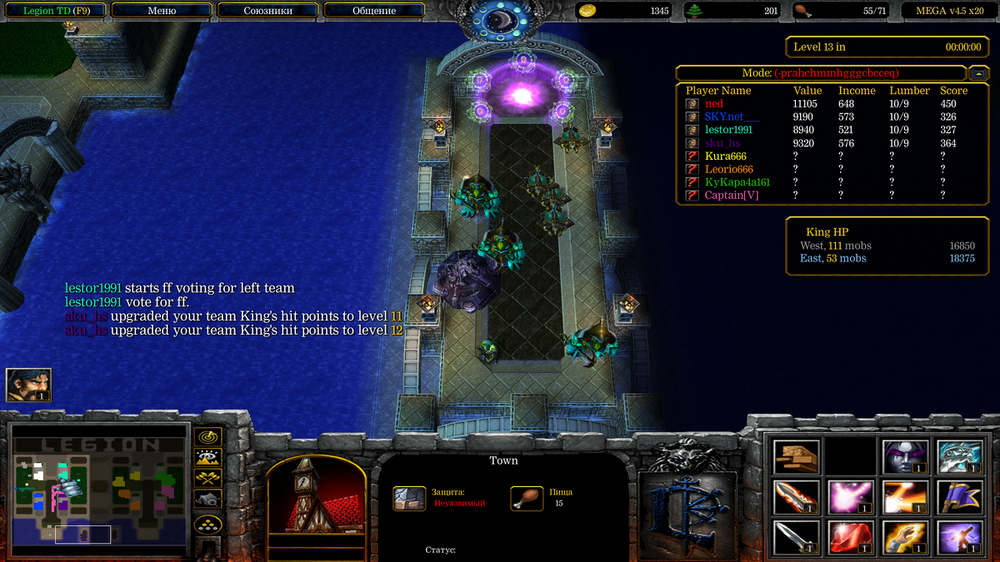Image resolution: width=1000 pixels, height=562 pixels.
Task: Activate the minimap signal ping button
Action: [208, 437]
